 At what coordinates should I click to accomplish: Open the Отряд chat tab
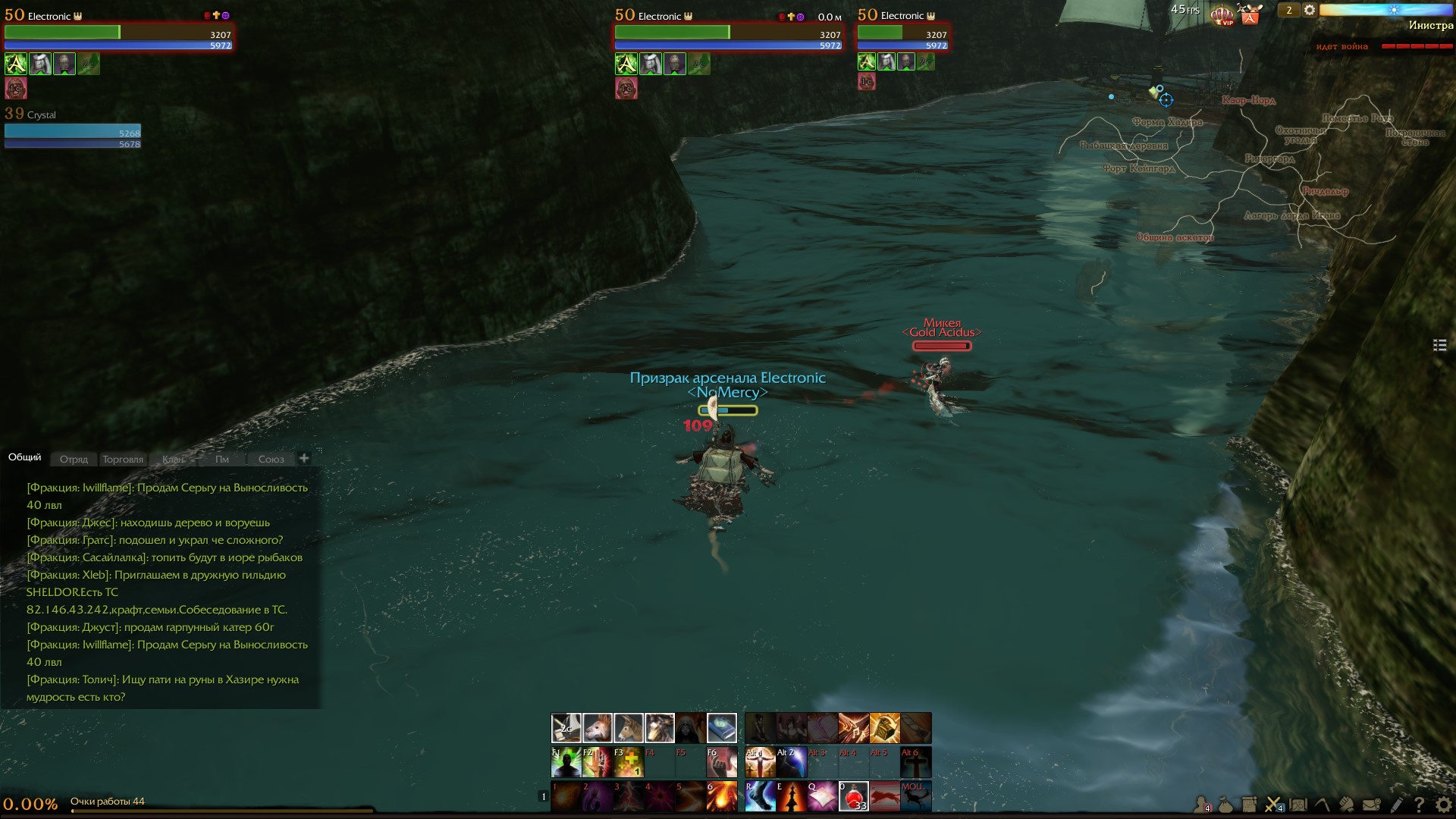74,459
